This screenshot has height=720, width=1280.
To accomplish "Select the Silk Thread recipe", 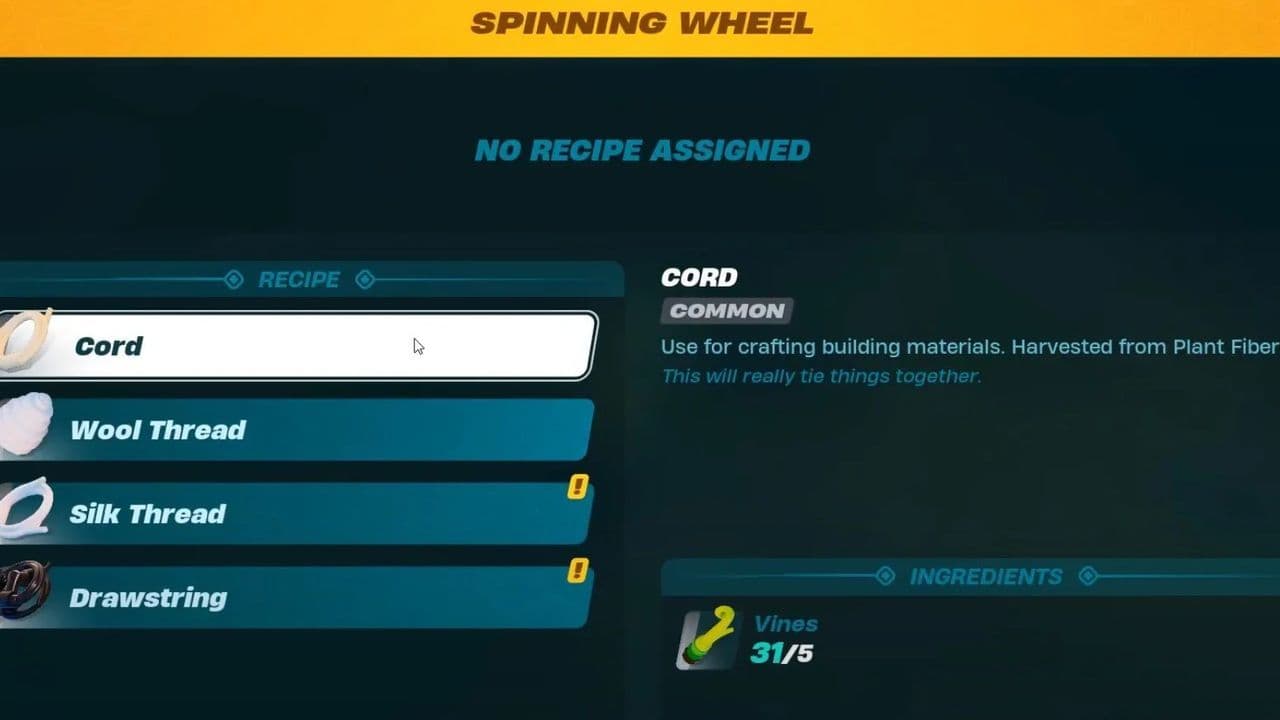I will (x=300, y=514).
